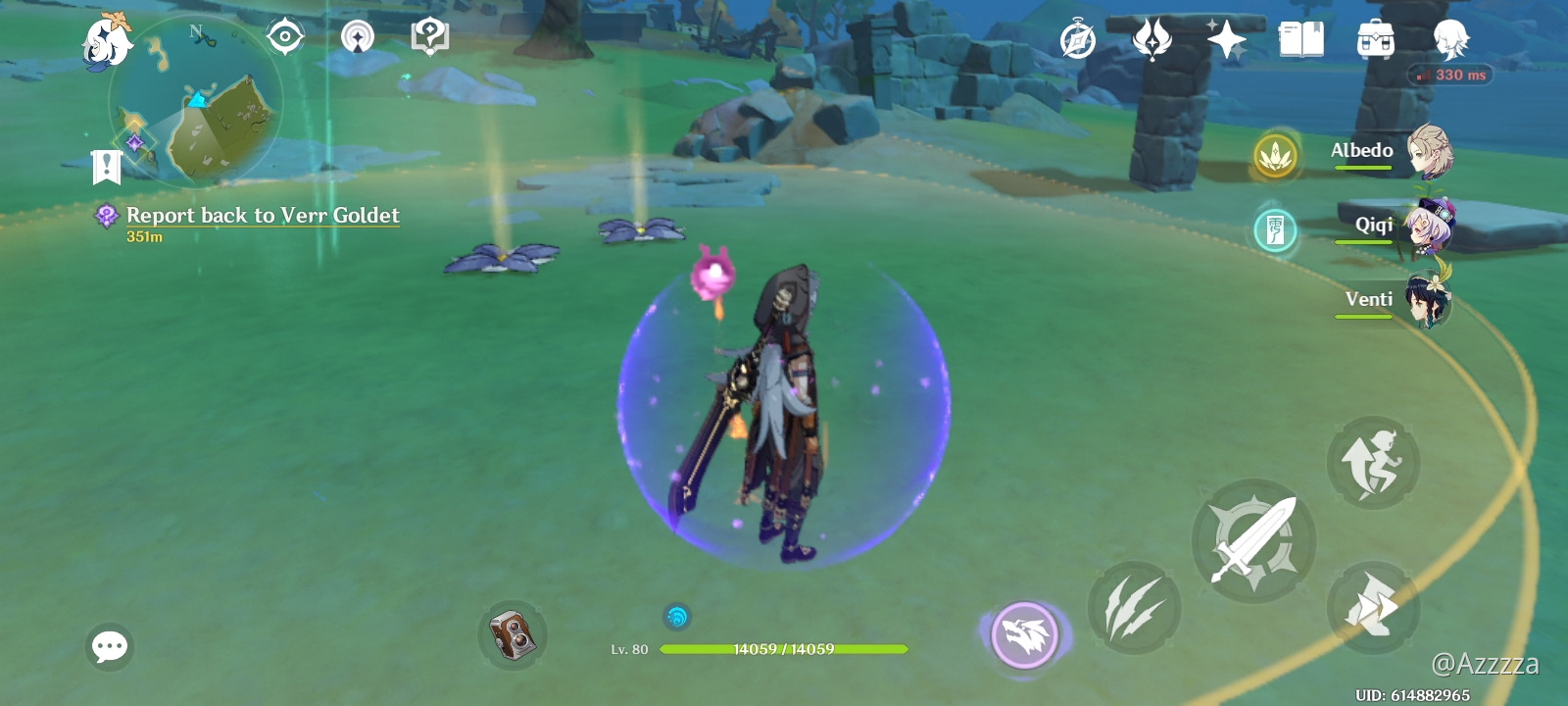The width and height of the screenshot is (1568, 706).
Task: Select the Report back to Verr Goldet quest
Action: coord(263,216)
